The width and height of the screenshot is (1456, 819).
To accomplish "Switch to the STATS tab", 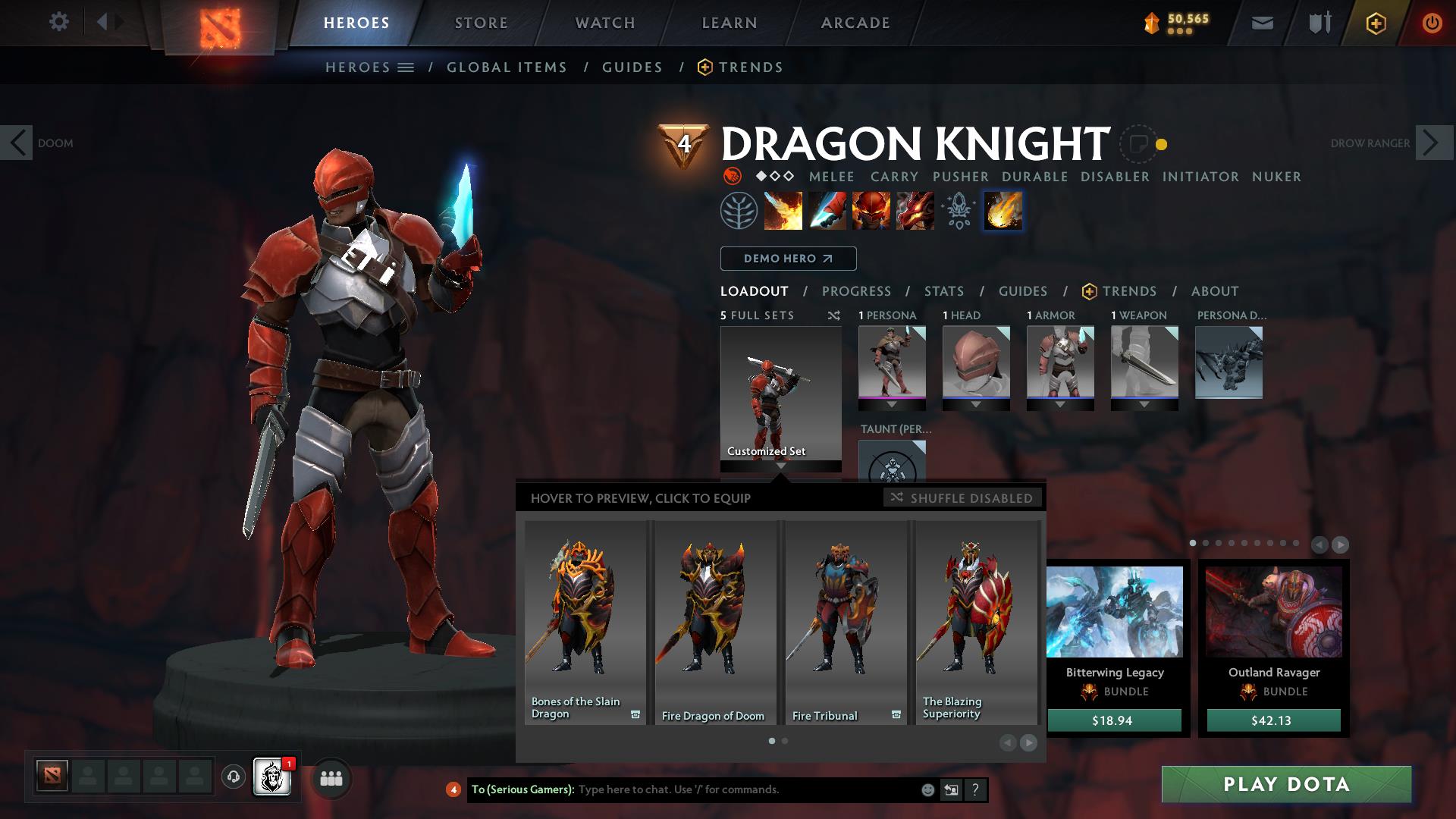I will pos(943,291).
